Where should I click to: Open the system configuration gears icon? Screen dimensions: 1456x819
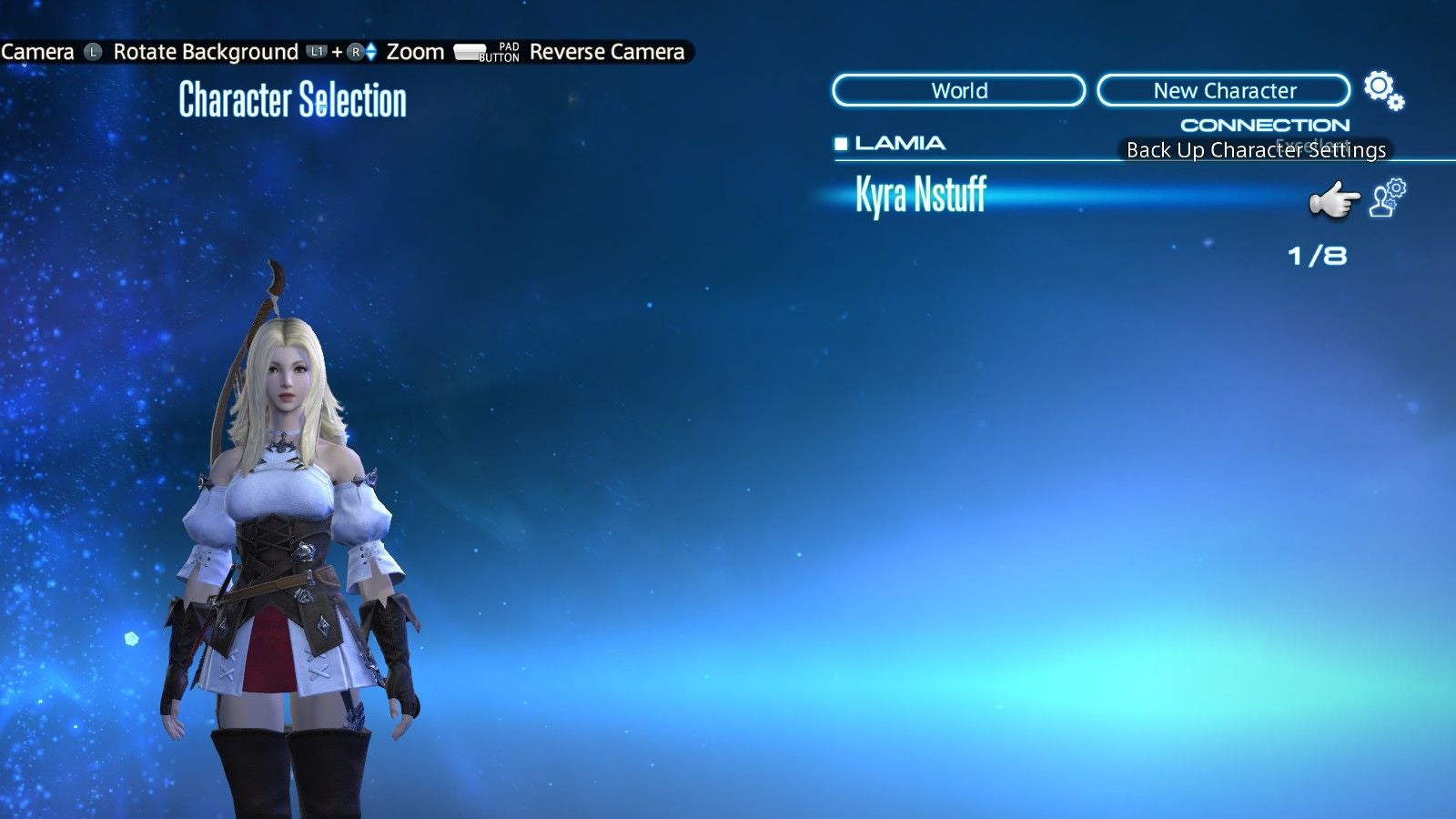coord(1382,88)
